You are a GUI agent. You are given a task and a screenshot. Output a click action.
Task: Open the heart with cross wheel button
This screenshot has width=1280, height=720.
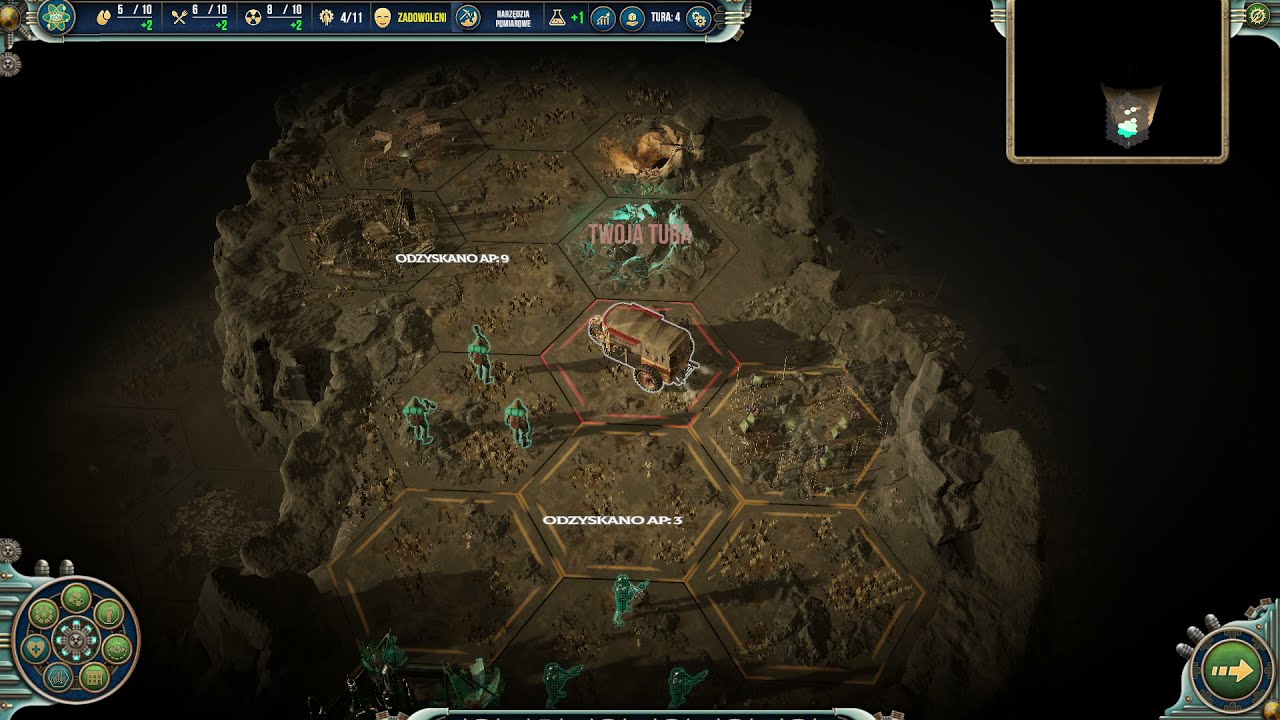click(x=36, y=647)
